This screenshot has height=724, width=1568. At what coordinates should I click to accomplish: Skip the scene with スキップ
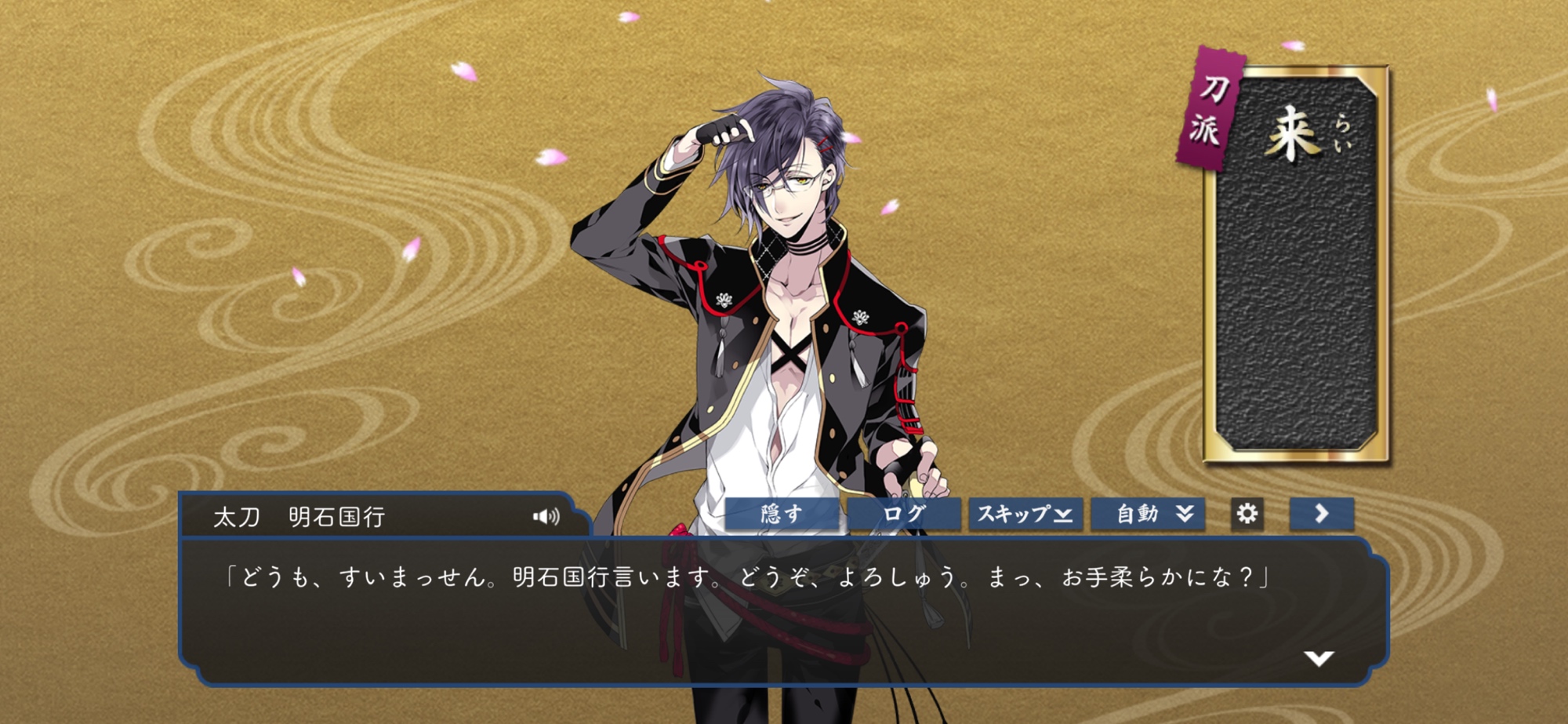[1025, 514]
